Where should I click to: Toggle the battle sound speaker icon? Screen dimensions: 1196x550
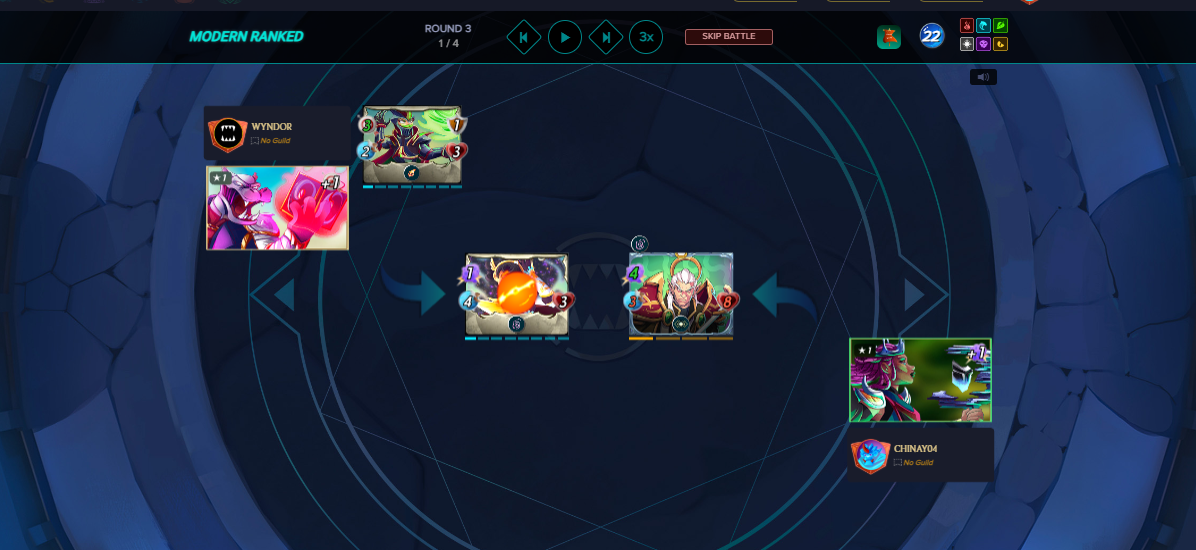click(x=983, y=77)
